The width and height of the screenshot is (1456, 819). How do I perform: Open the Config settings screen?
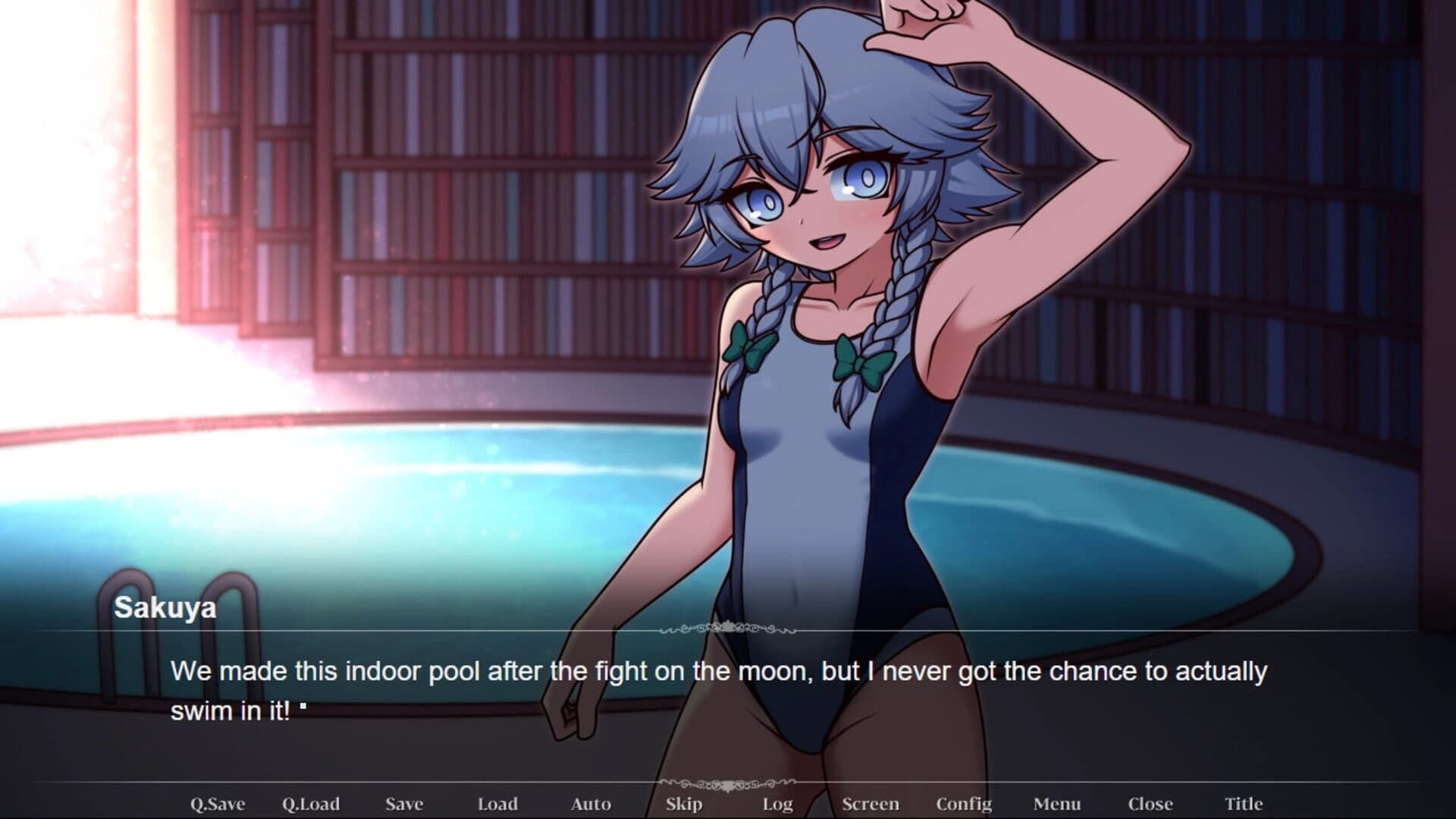pos(965,803)
